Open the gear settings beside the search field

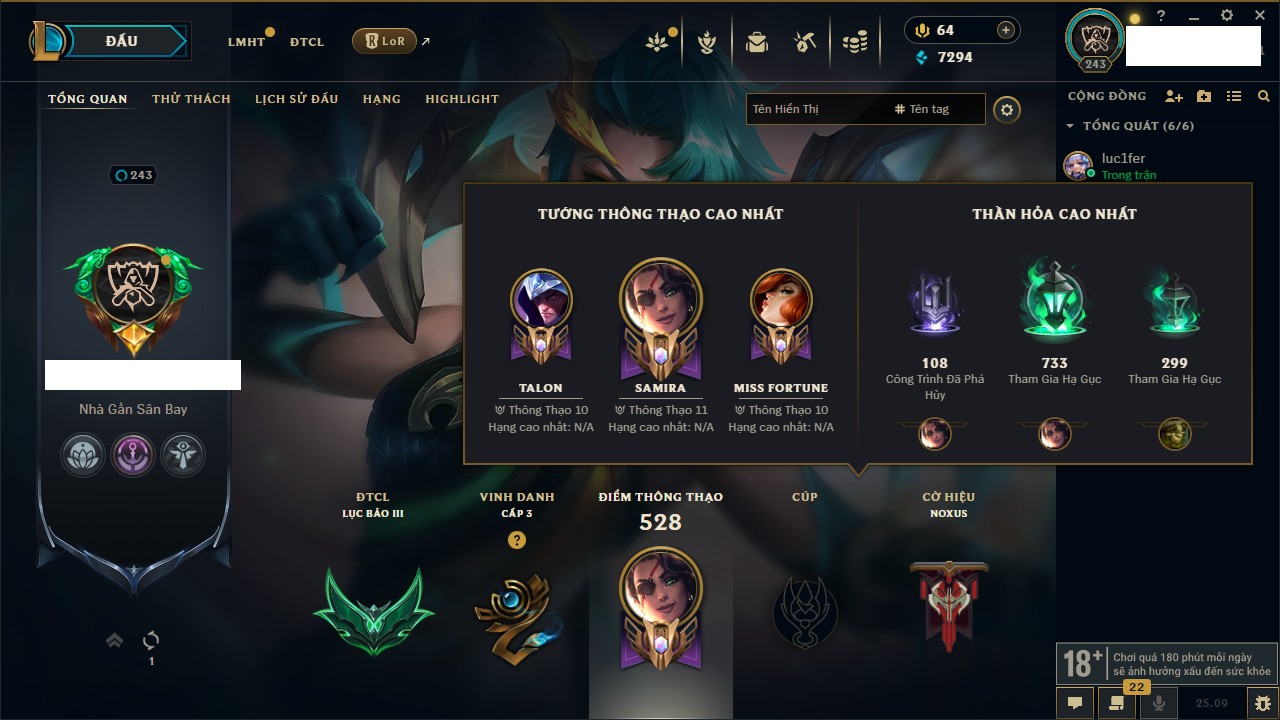coord(1007,109)
